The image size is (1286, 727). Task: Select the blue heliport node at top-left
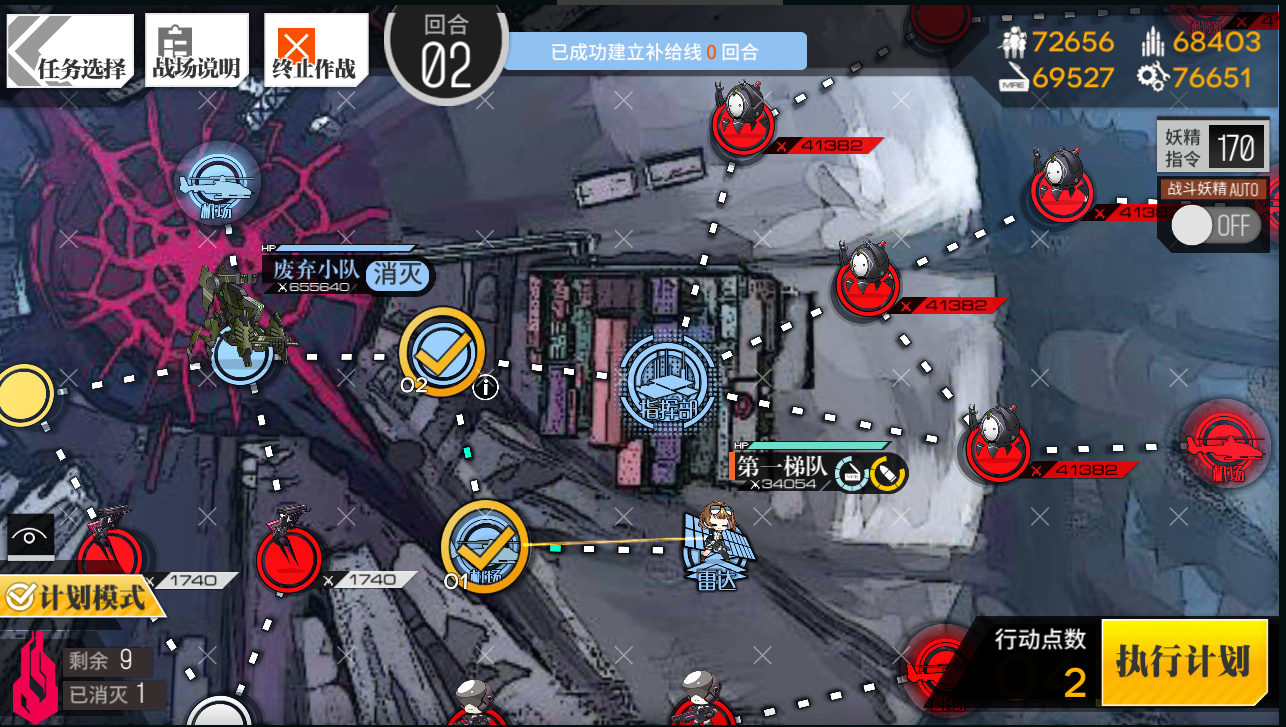pyautogui.click(x=217, y=183)
